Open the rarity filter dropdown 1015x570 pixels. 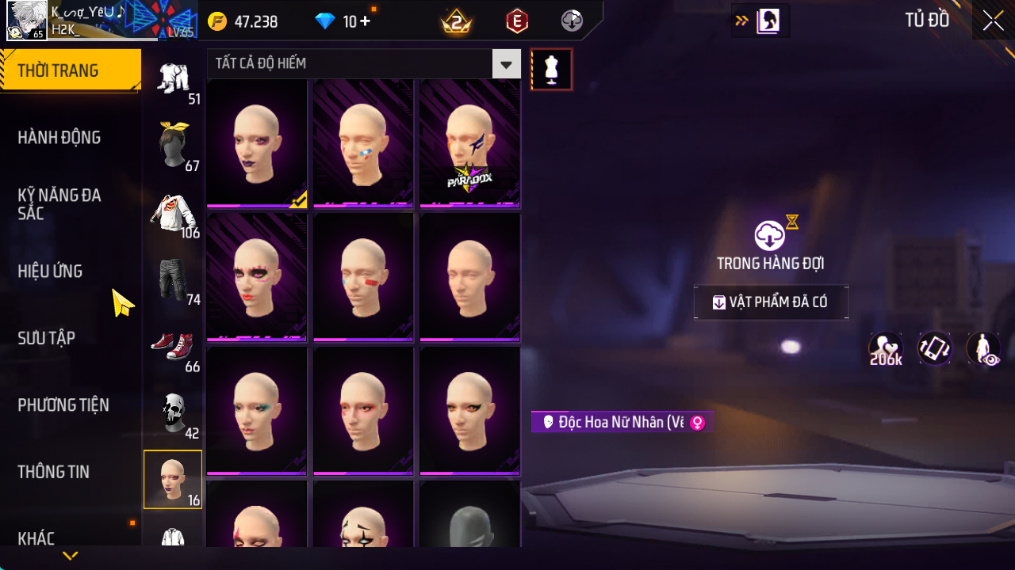[506, 64]
